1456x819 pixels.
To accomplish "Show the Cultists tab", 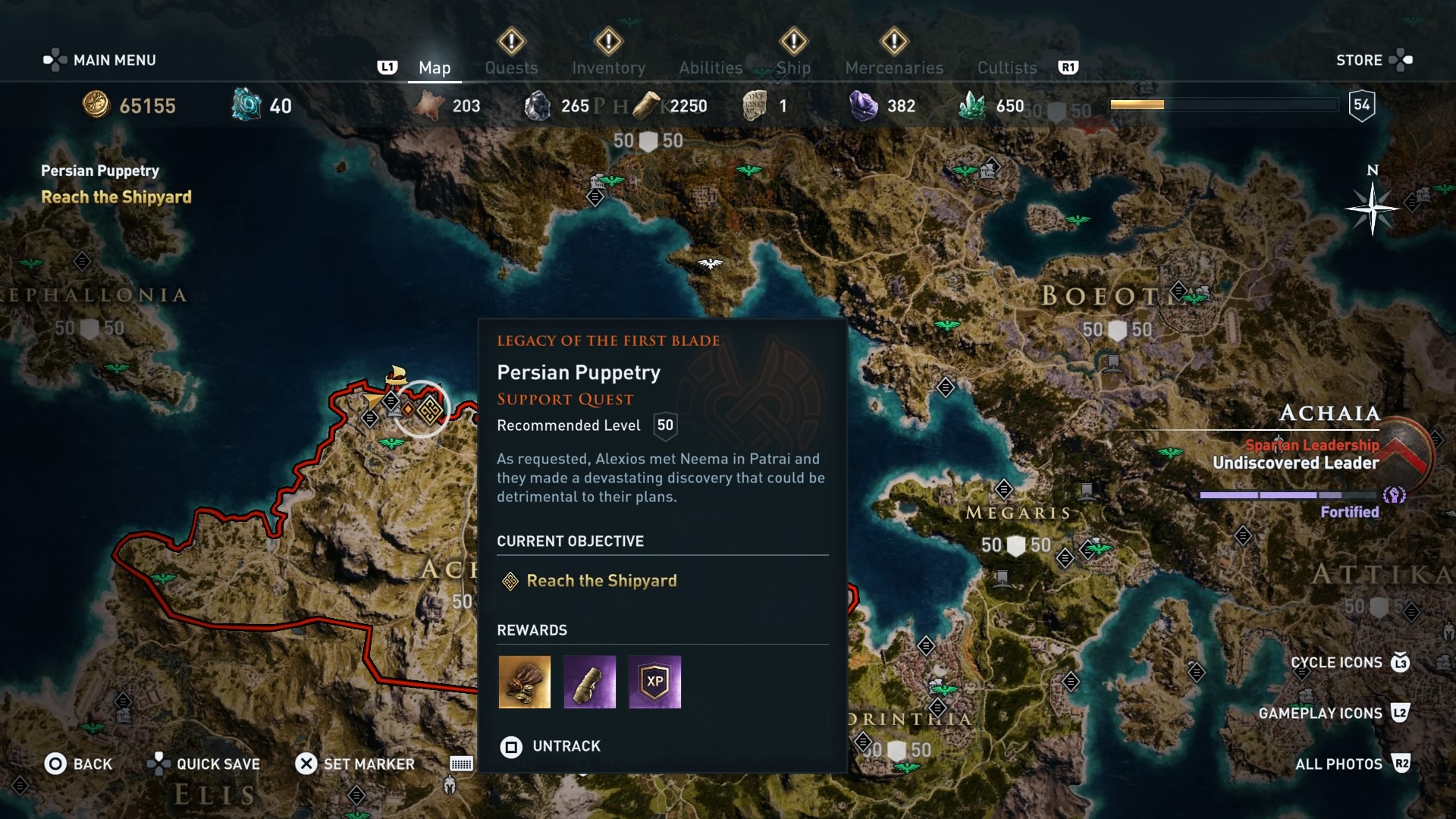I will 1006,67.
